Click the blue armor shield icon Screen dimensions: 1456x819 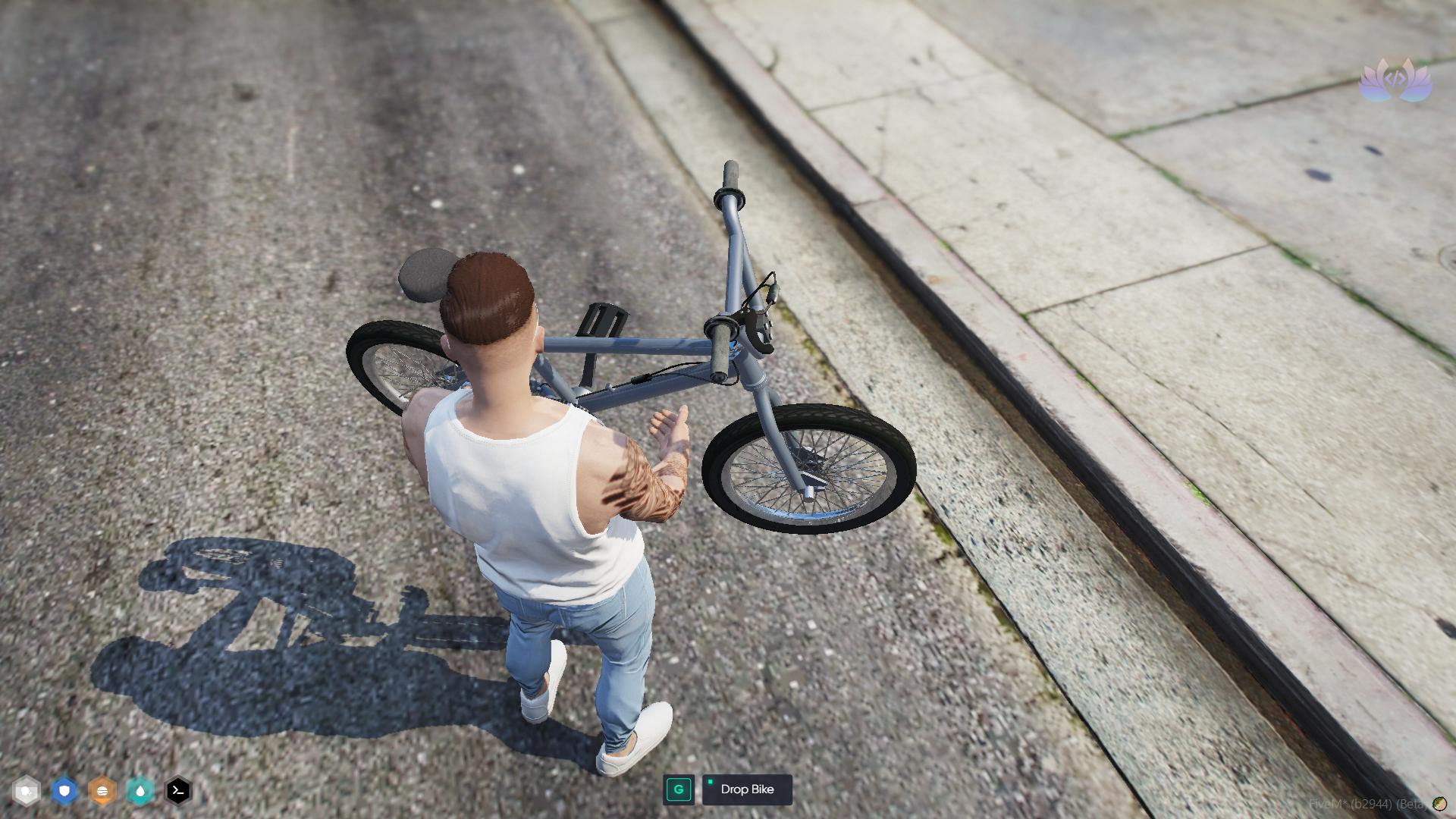(x=64, y=790)
